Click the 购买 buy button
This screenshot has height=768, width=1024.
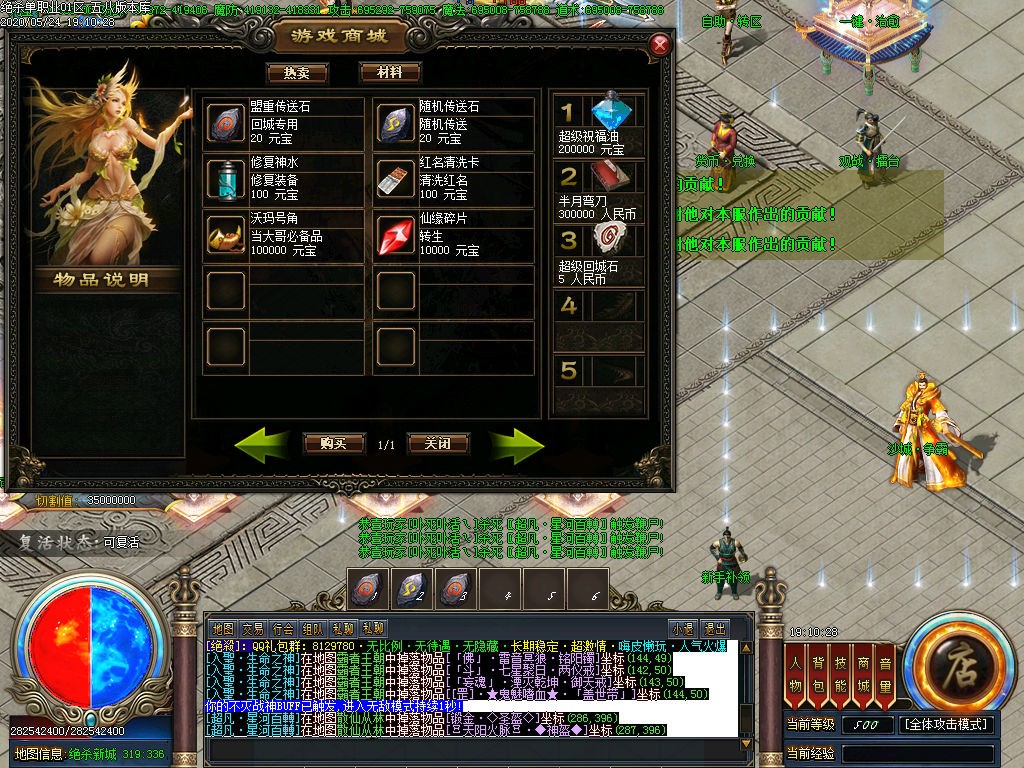[333, 443]
